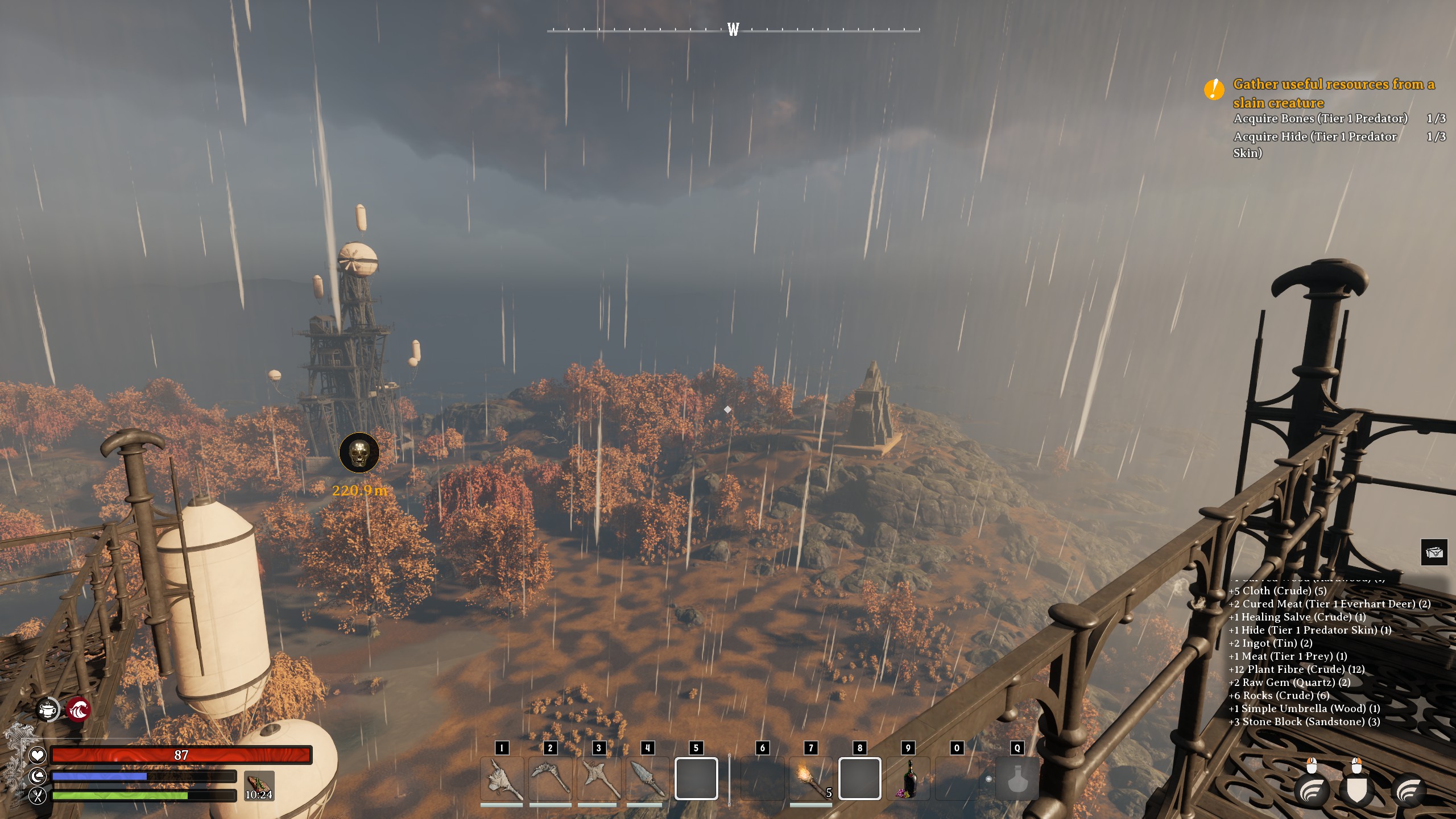Select the stone club in hotbar slot 1

coord(502,779)
